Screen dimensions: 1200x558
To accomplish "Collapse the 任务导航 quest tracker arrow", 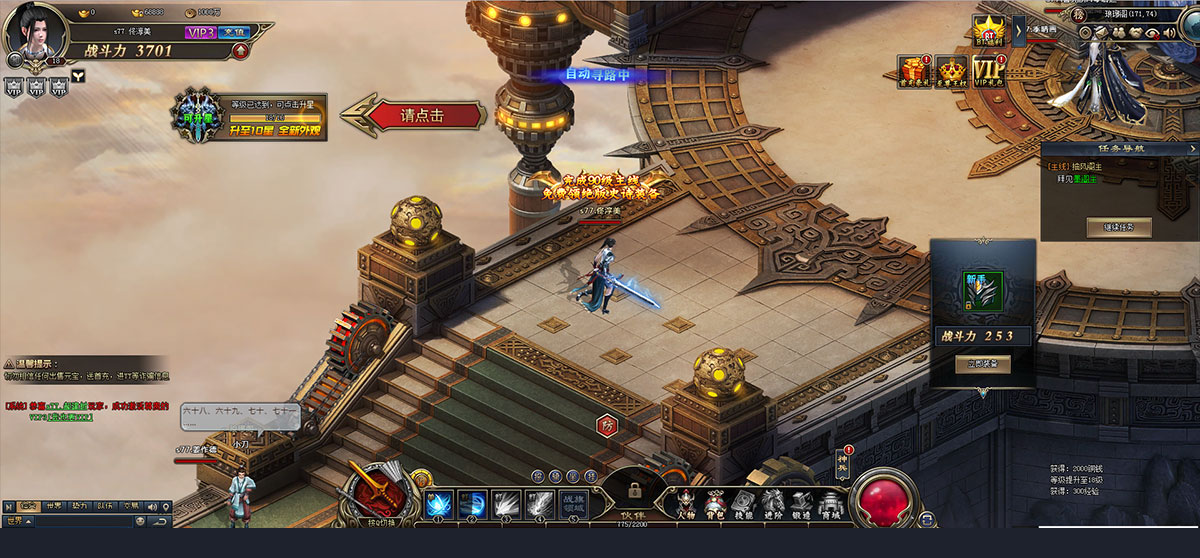I will pyautogui.click(x=1191, y=149).
